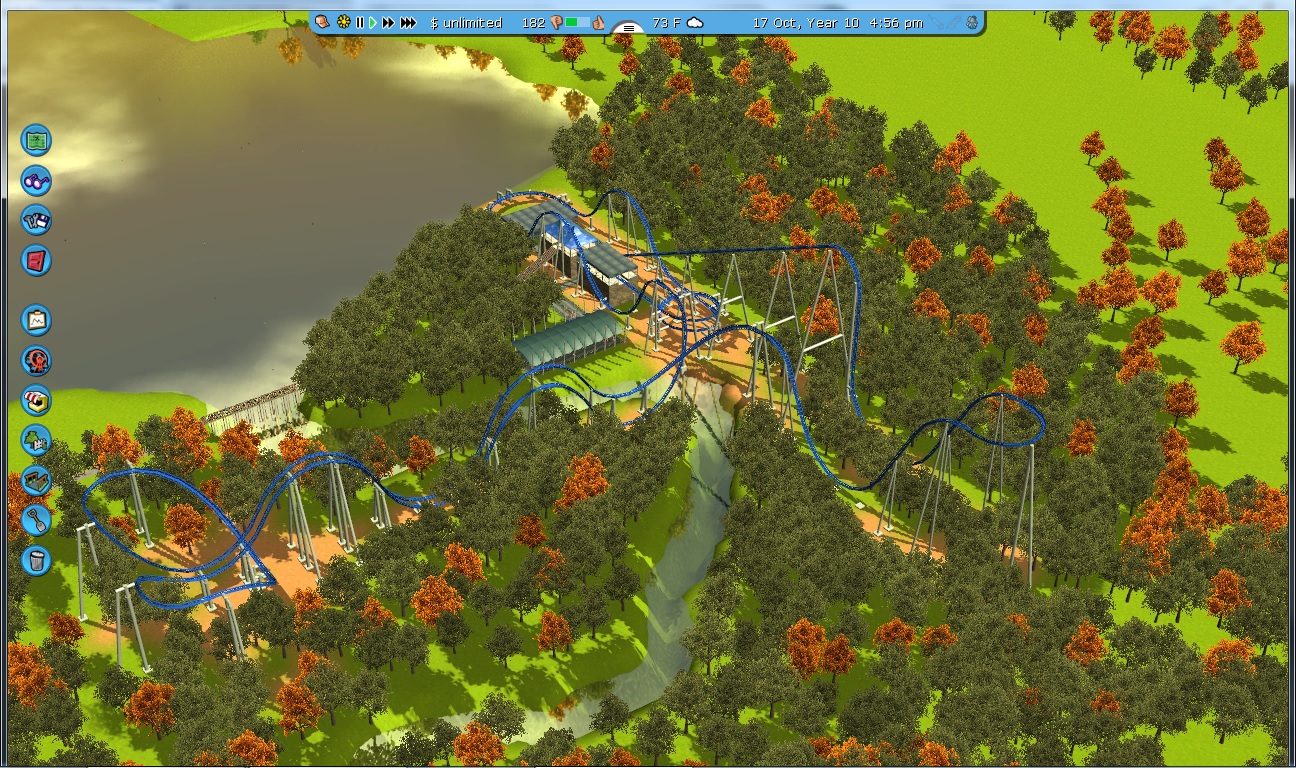The image size is (1296, 768).
Task: Select the terrain shovel tool
Action: 36,519
